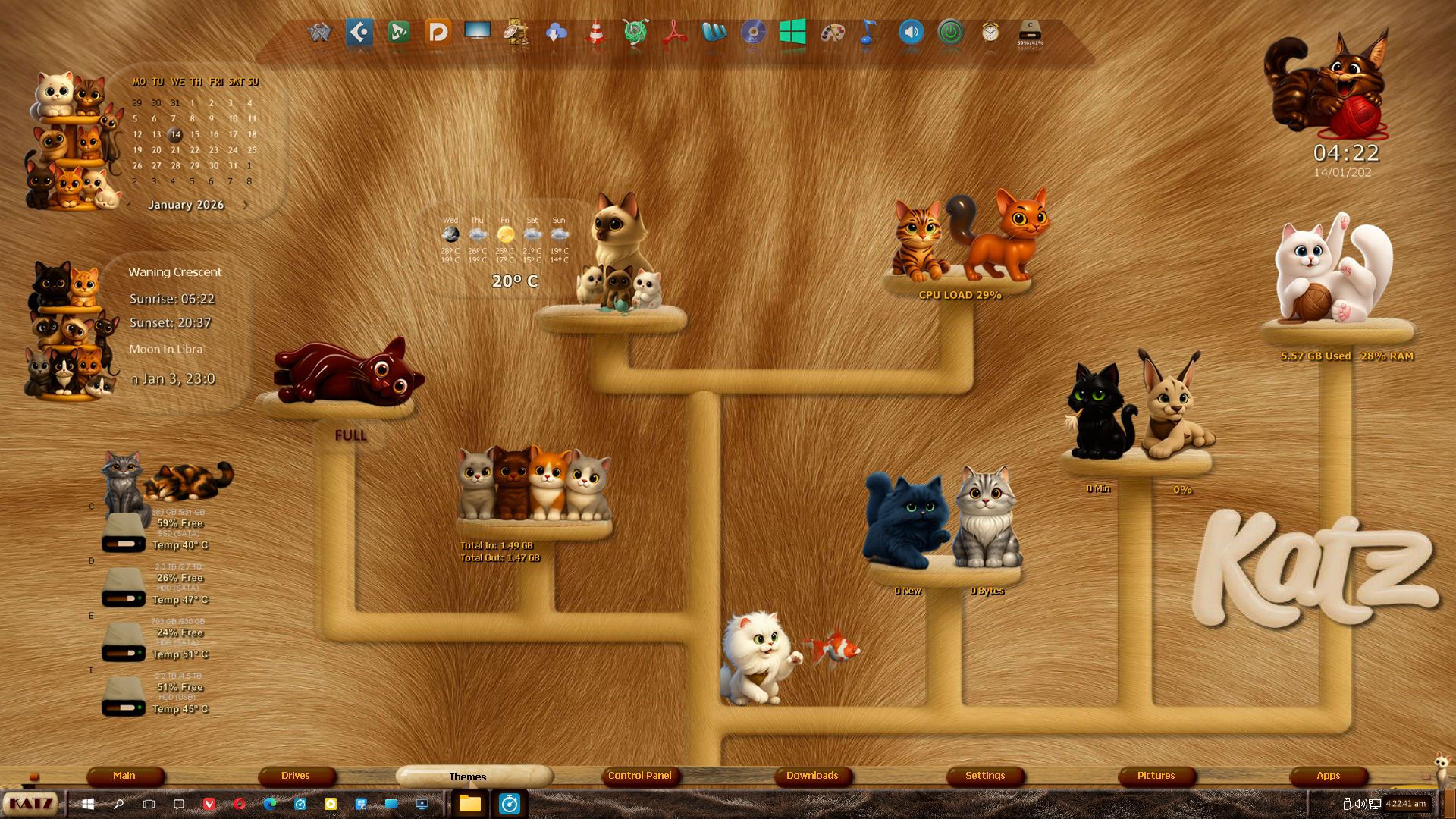Activate the green power button dock icon

(950, 33)
